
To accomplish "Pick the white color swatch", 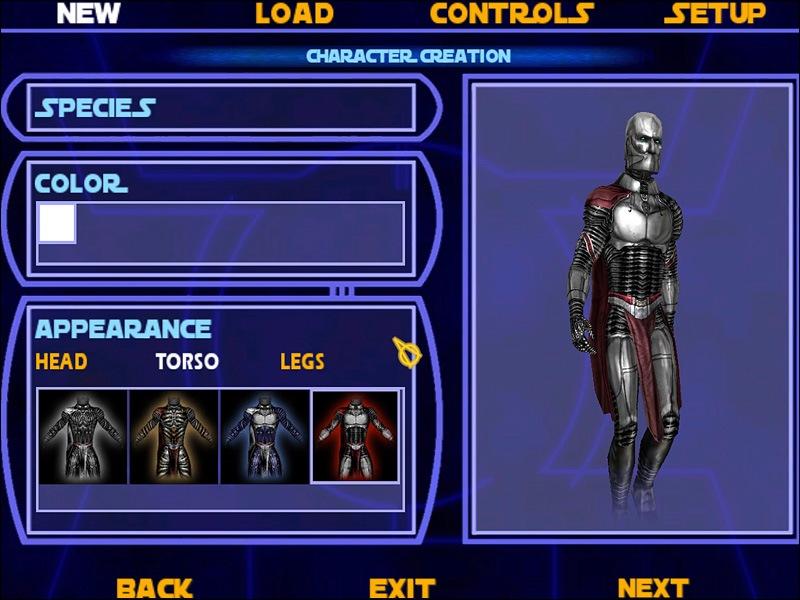I will (57, 223).
